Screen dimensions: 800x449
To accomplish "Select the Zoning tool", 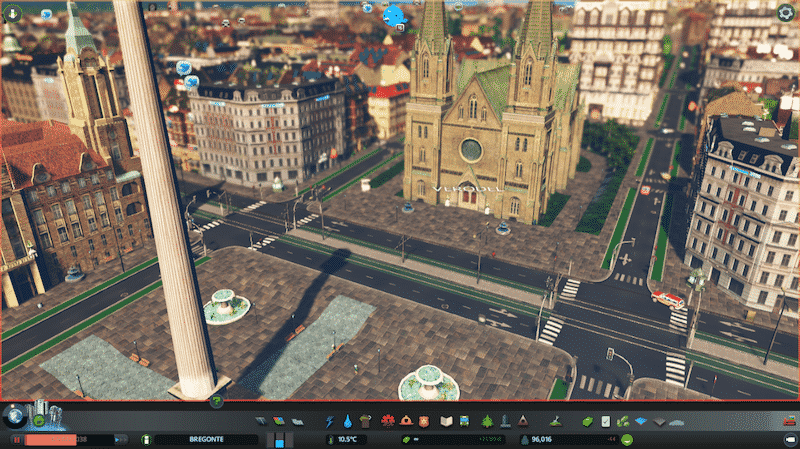I will point(279,421).
